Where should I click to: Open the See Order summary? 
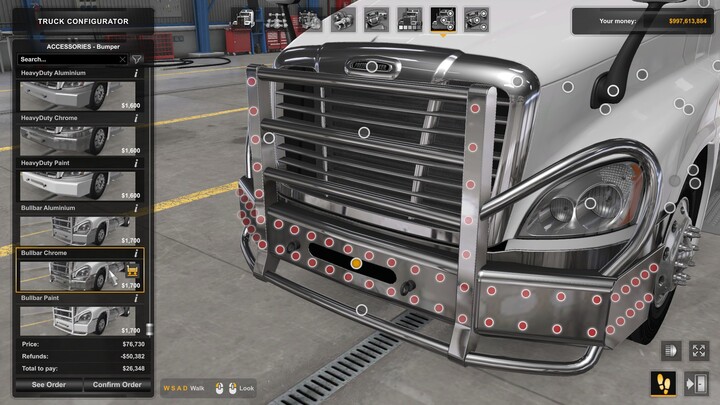[x=48, y=384]
